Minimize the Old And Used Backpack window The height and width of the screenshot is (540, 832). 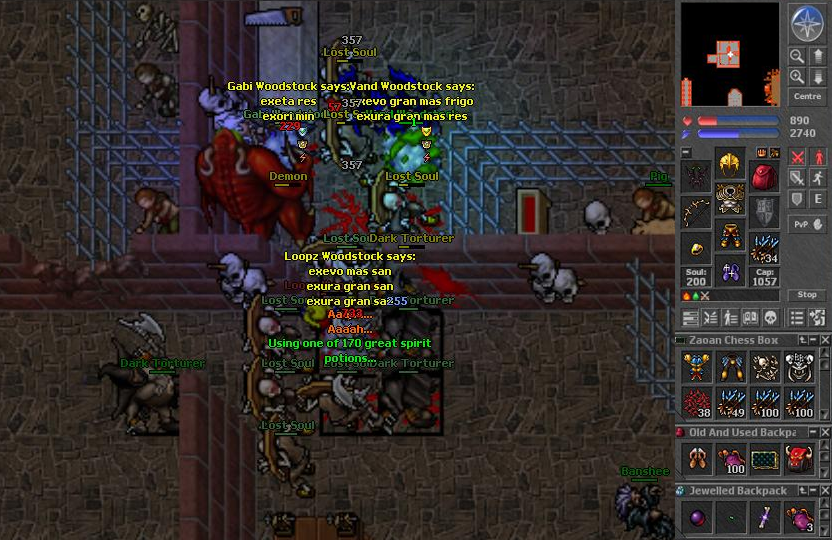point(811,433)
